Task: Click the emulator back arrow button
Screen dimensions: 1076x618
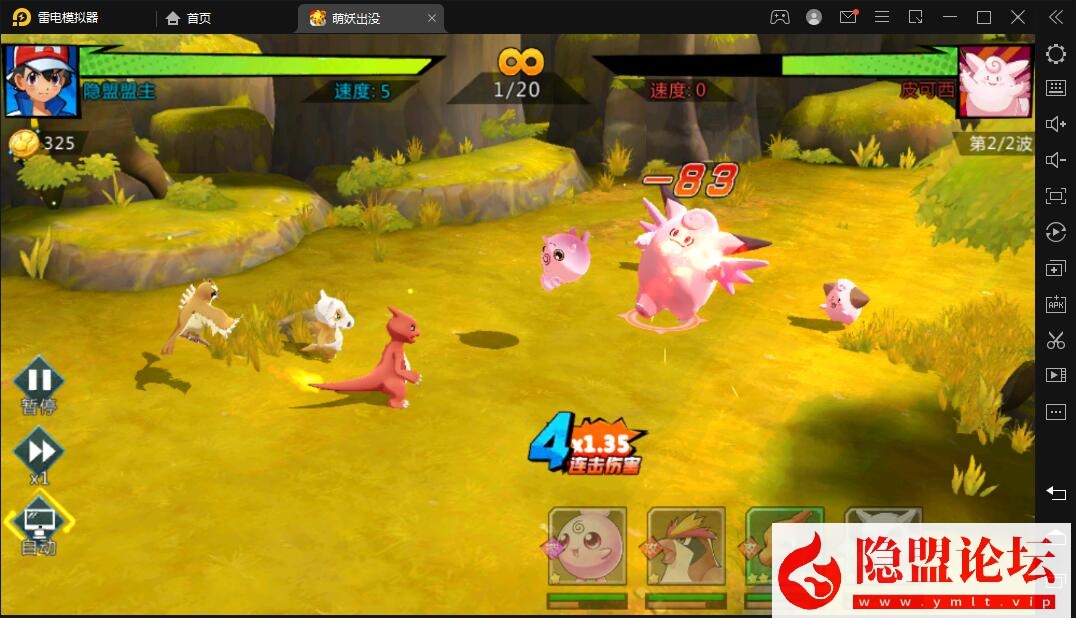Action: click(x=1056, y=492)
